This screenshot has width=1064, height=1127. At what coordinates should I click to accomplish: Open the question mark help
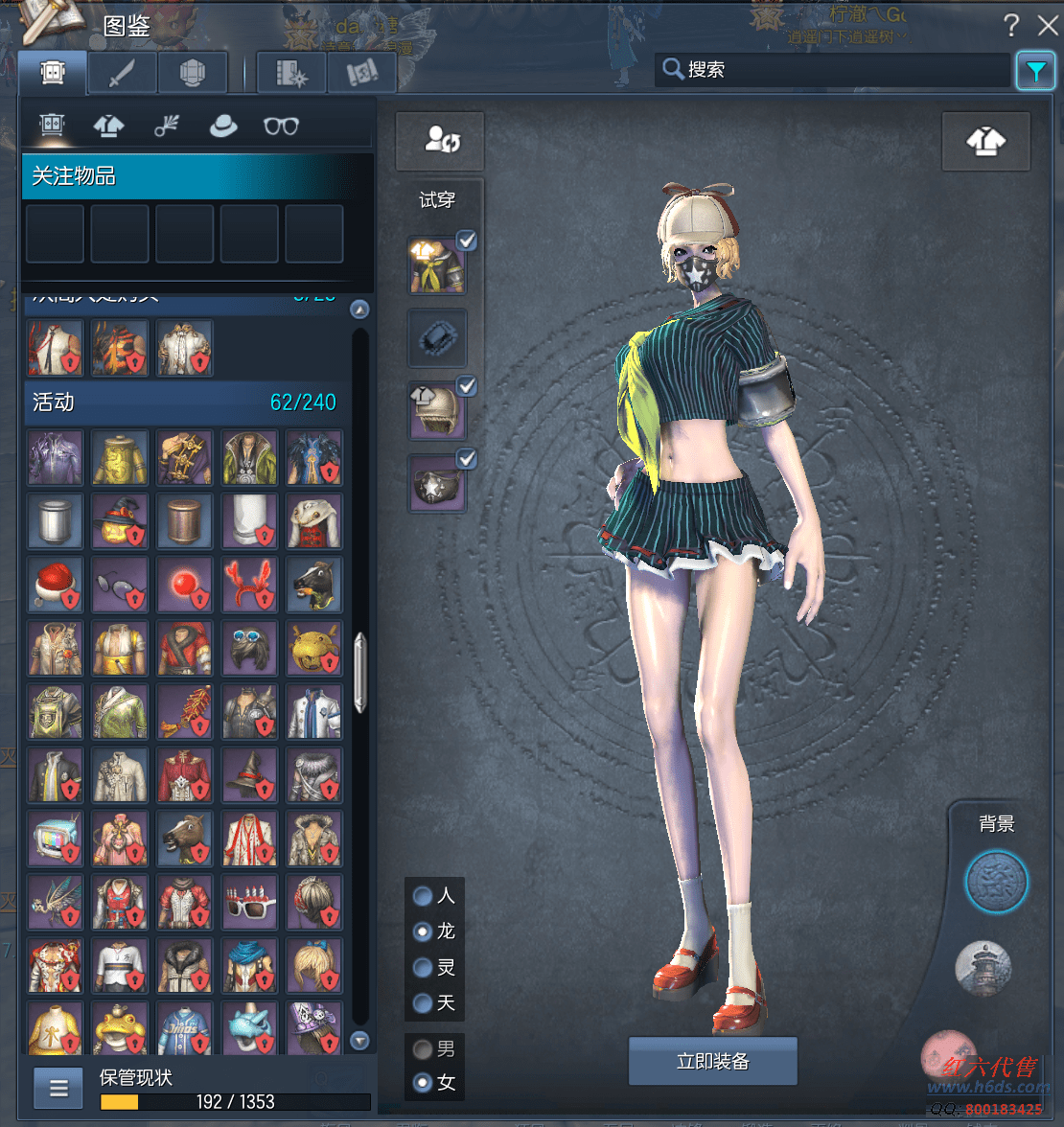[1011, 26]
